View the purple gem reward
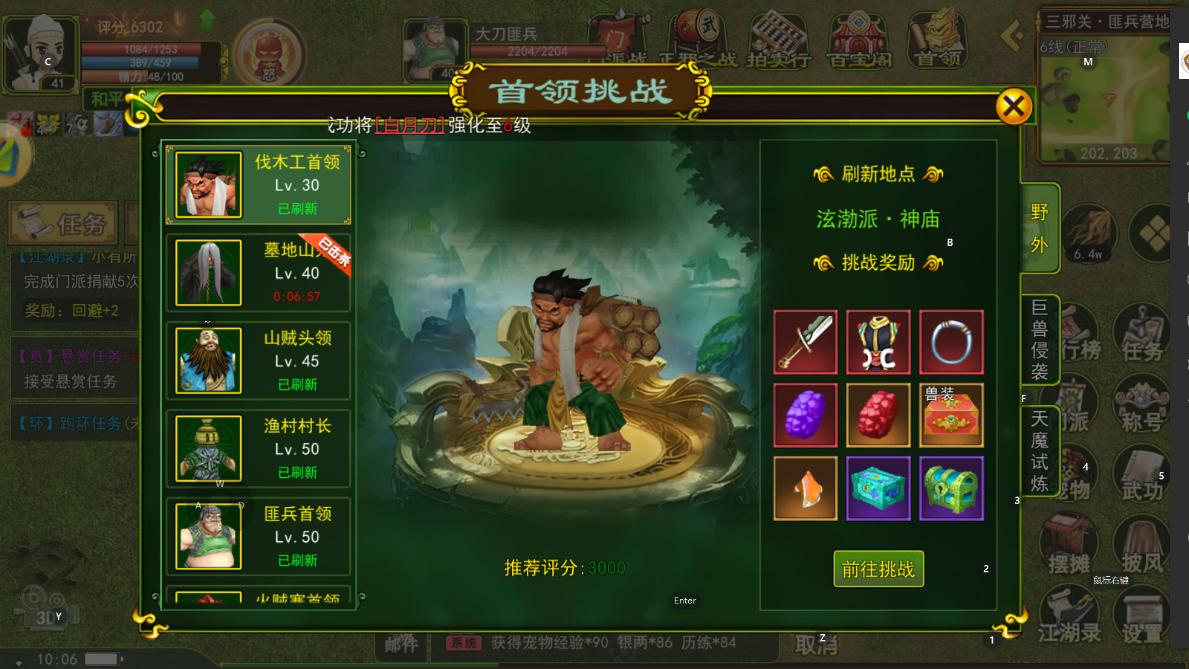Viewport: 1189px width, 669px height. 805,415
